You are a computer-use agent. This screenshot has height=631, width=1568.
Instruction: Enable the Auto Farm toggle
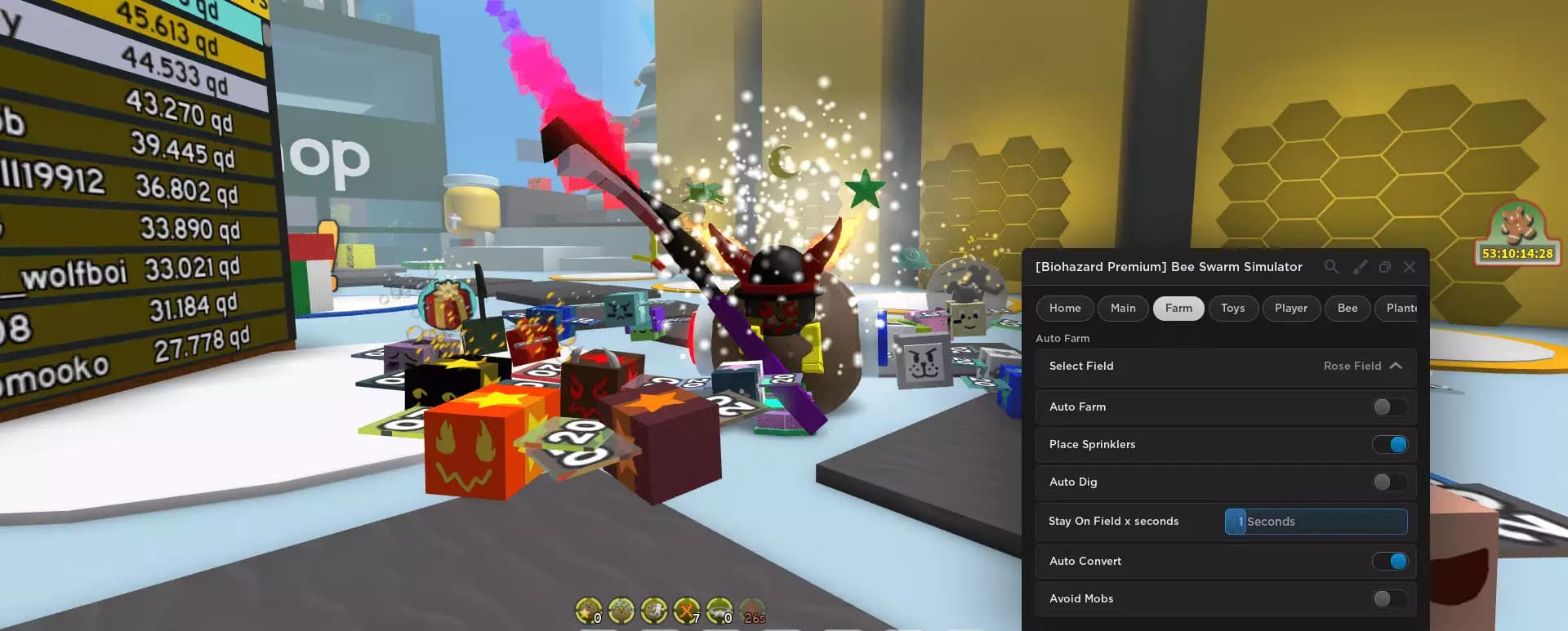[1388, 407]
